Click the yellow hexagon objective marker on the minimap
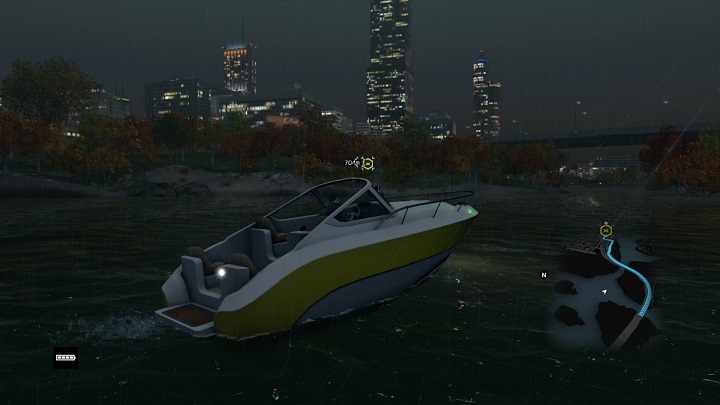The height and width of the screenshot is (405, 720). (605, 231)
